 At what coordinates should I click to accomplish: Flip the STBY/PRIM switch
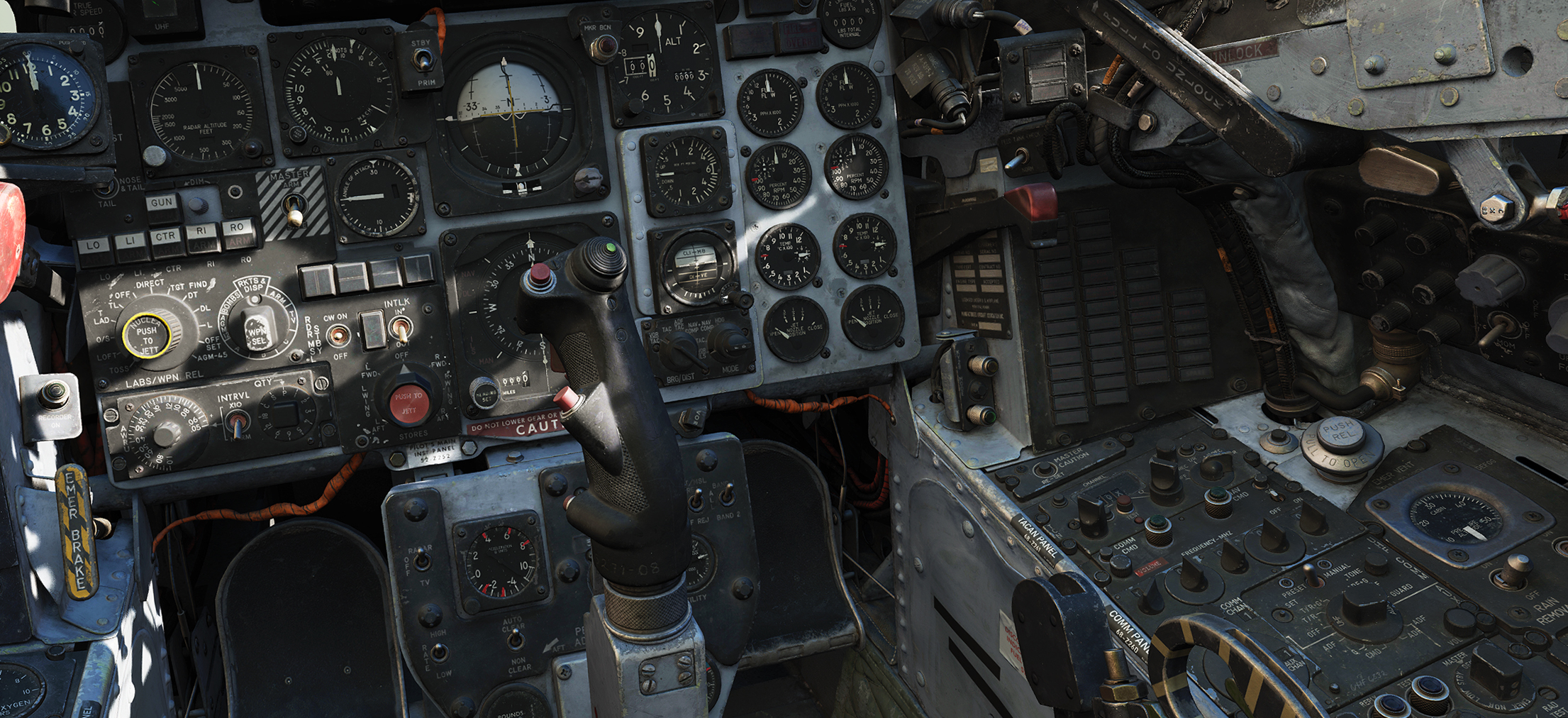click(423, 62)
